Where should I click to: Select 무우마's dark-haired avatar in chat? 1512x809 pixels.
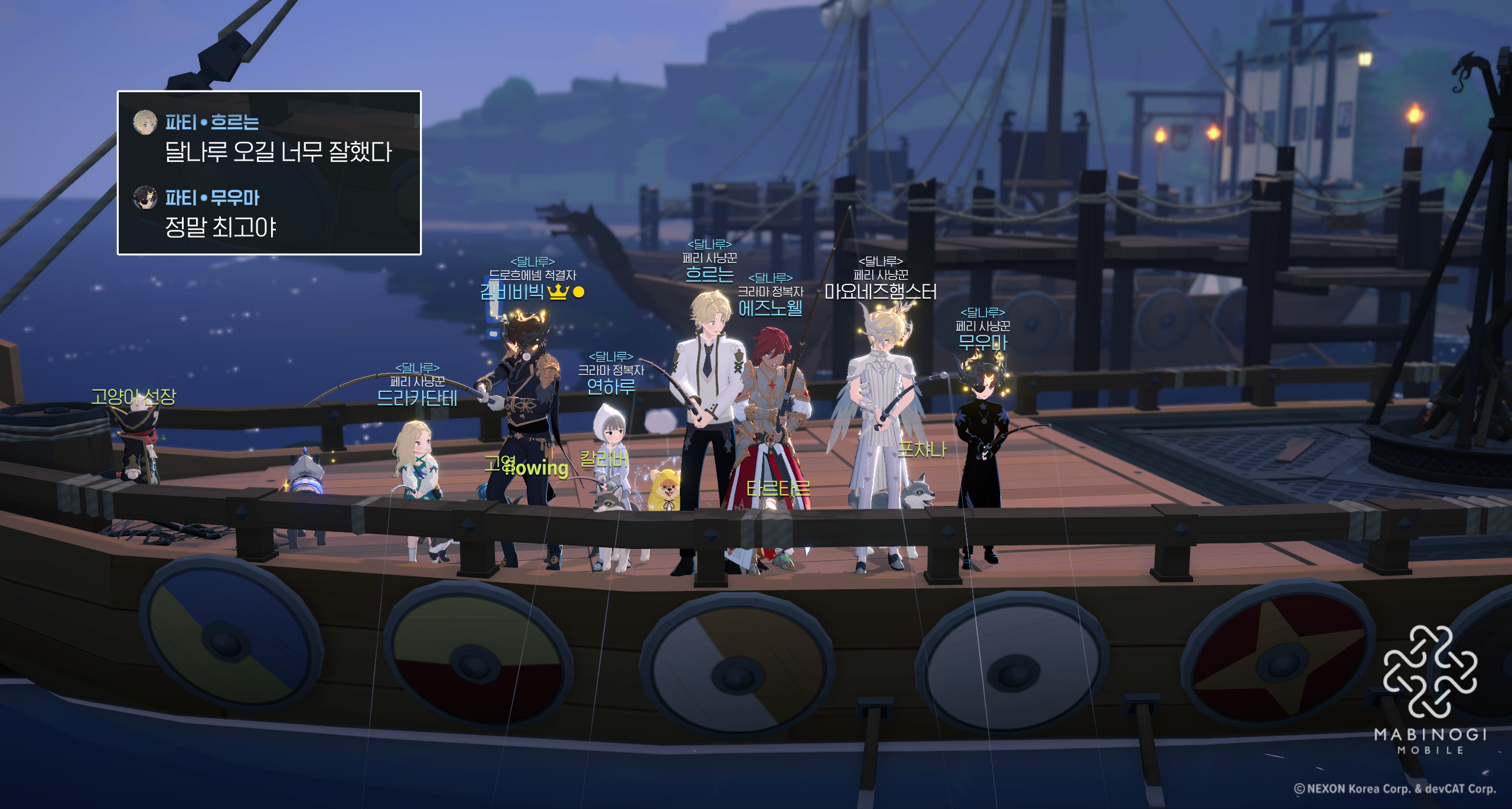pos(145,198)
